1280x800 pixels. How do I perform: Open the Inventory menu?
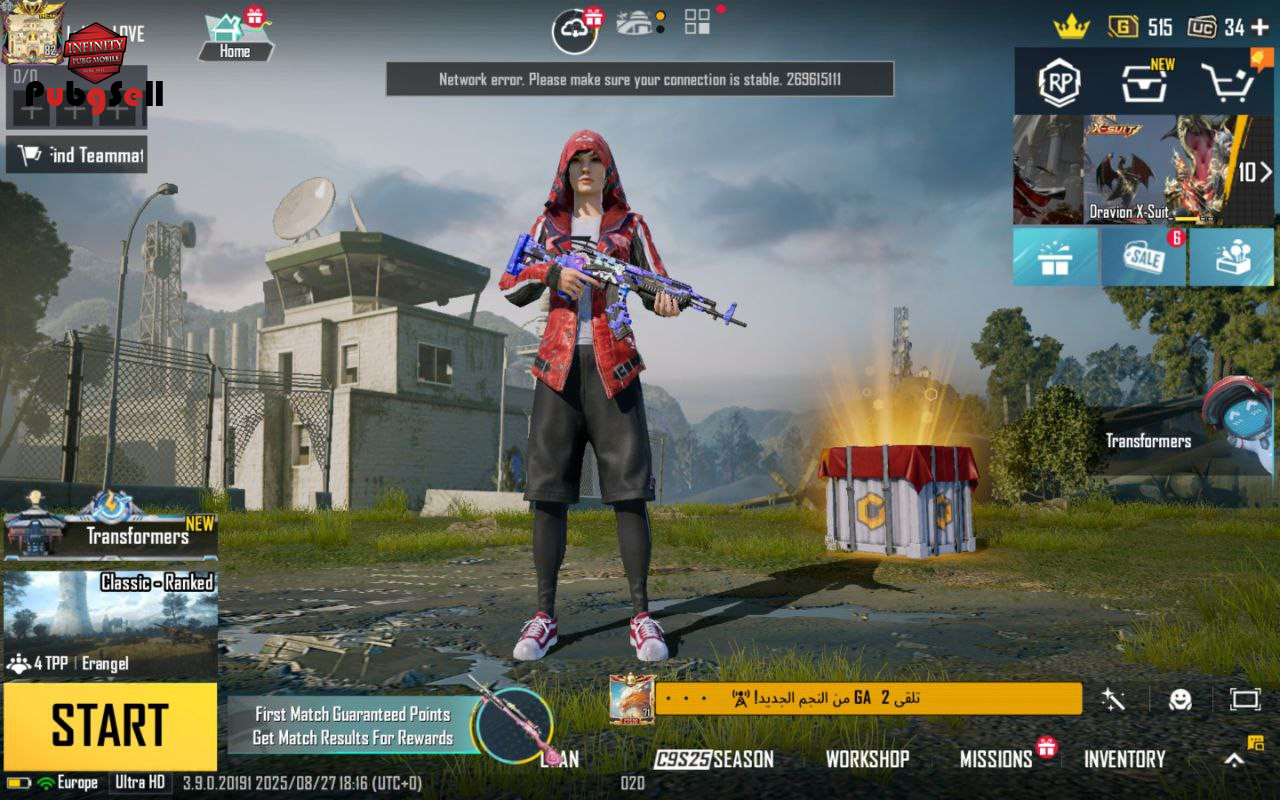point(1125,759)
